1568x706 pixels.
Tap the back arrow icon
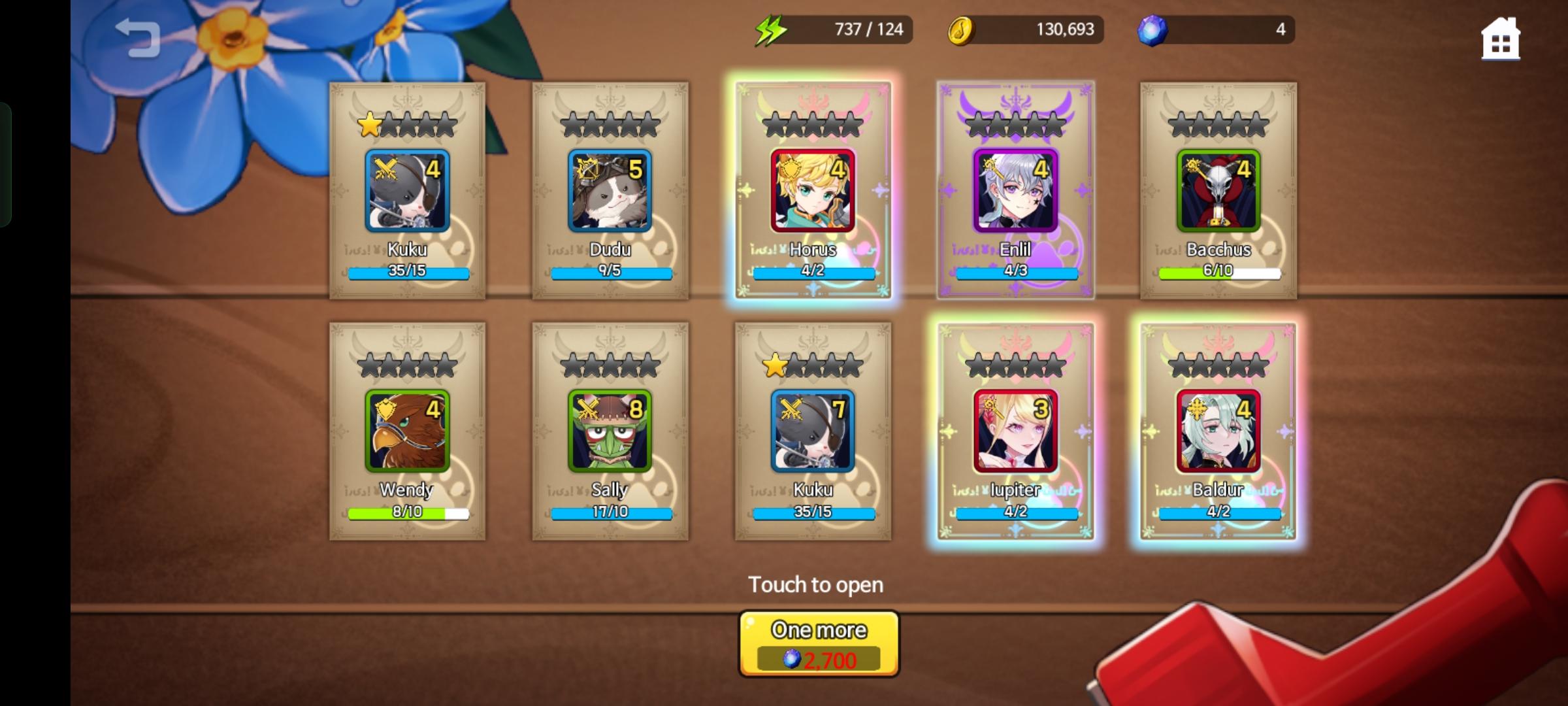(139, 37)
